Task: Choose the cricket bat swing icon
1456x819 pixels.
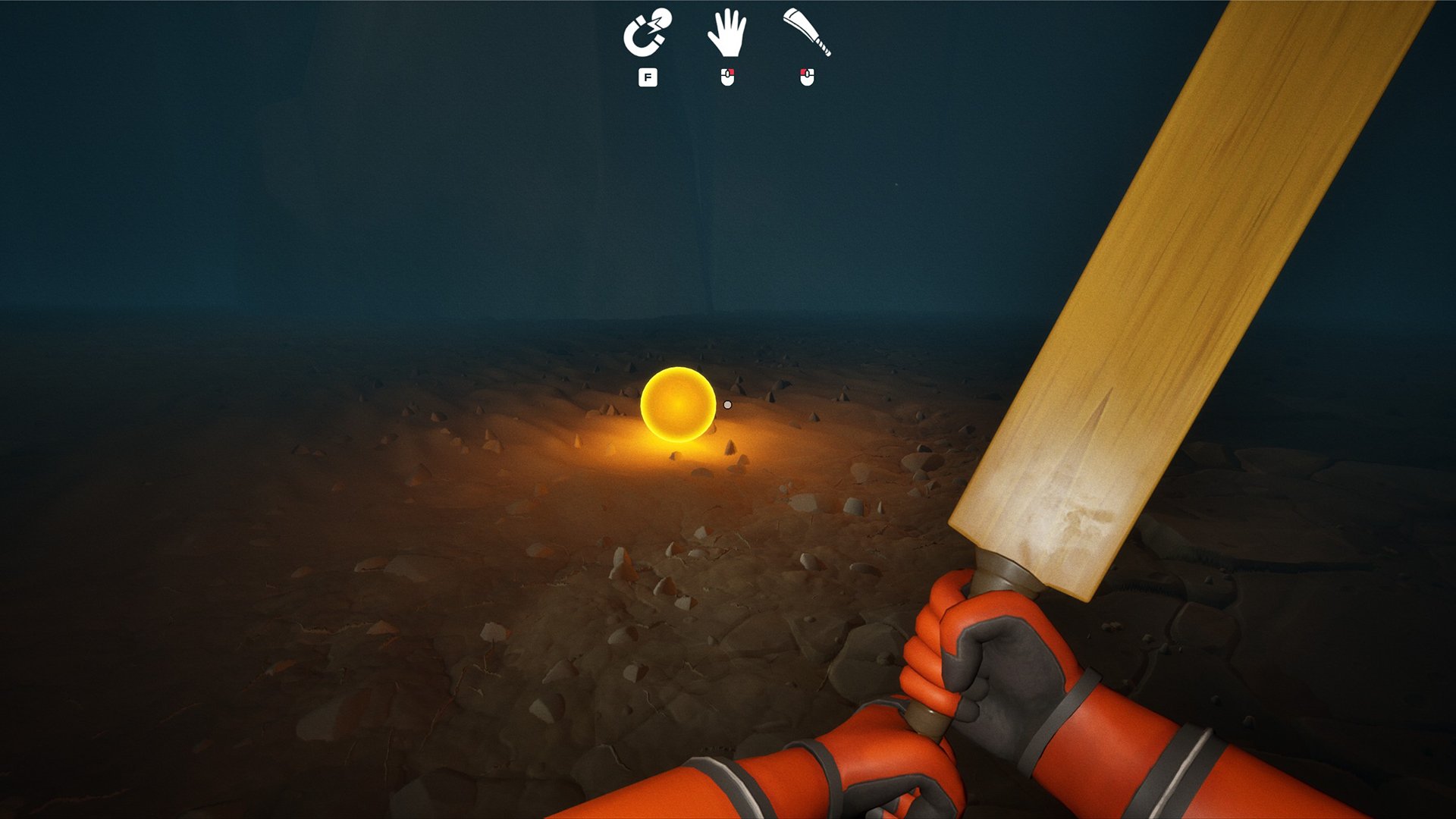Action: coord(807,33)
